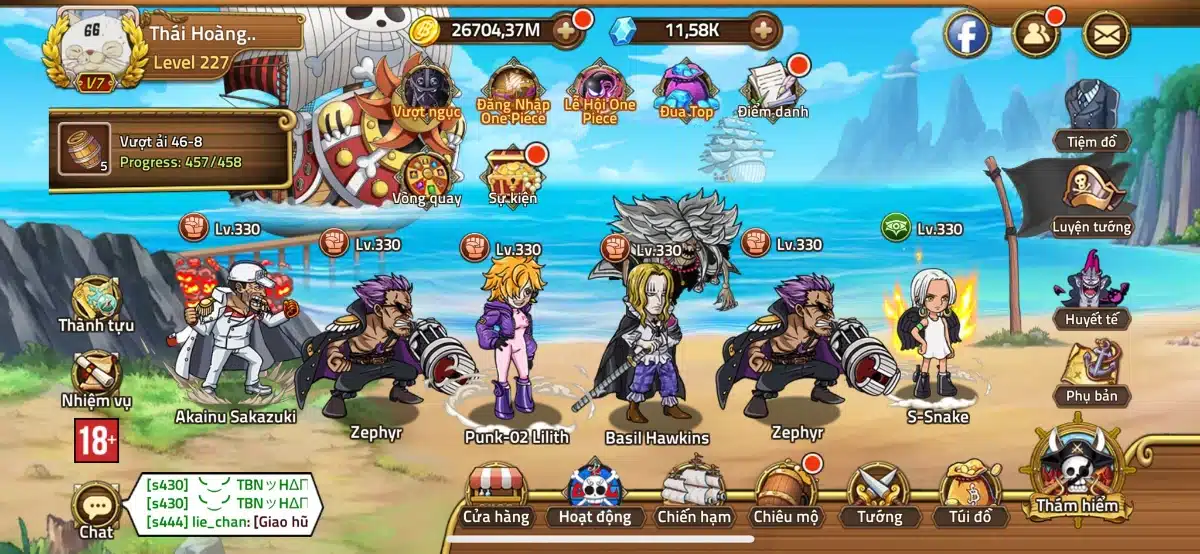Viewport: 1200px width, 554px height.
Task: Open Luyện tướng hero training
Action: point(1091,200)
